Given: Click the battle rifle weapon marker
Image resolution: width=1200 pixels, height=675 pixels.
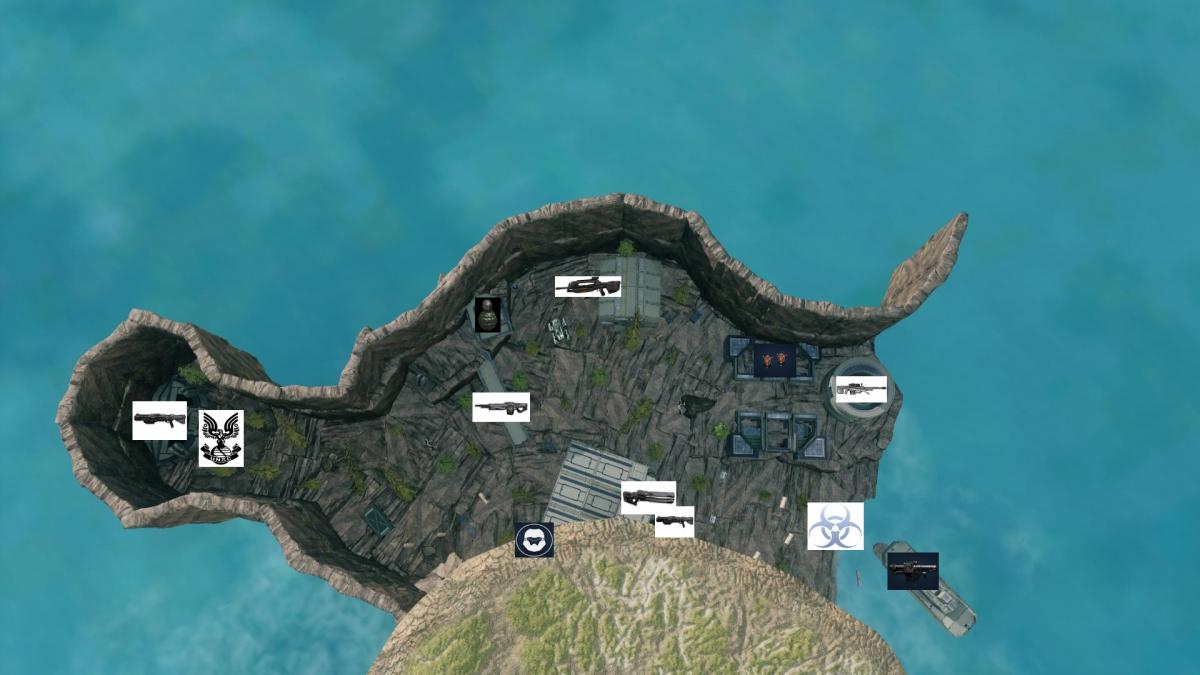Looking at the screenshot, I should [588, 287].
